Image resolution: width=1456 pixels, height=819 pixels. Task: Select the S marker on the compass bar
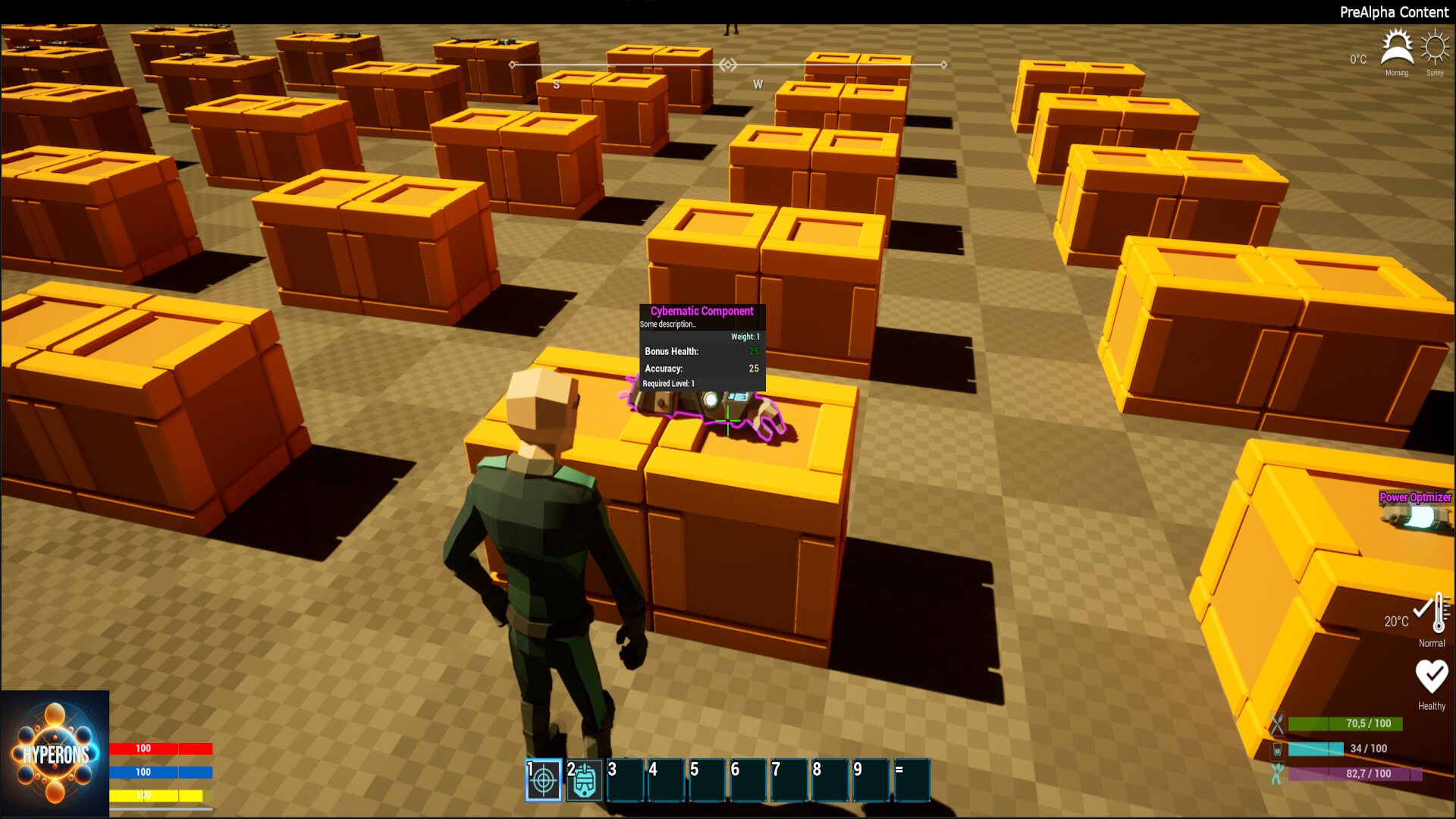pos(556,85)
